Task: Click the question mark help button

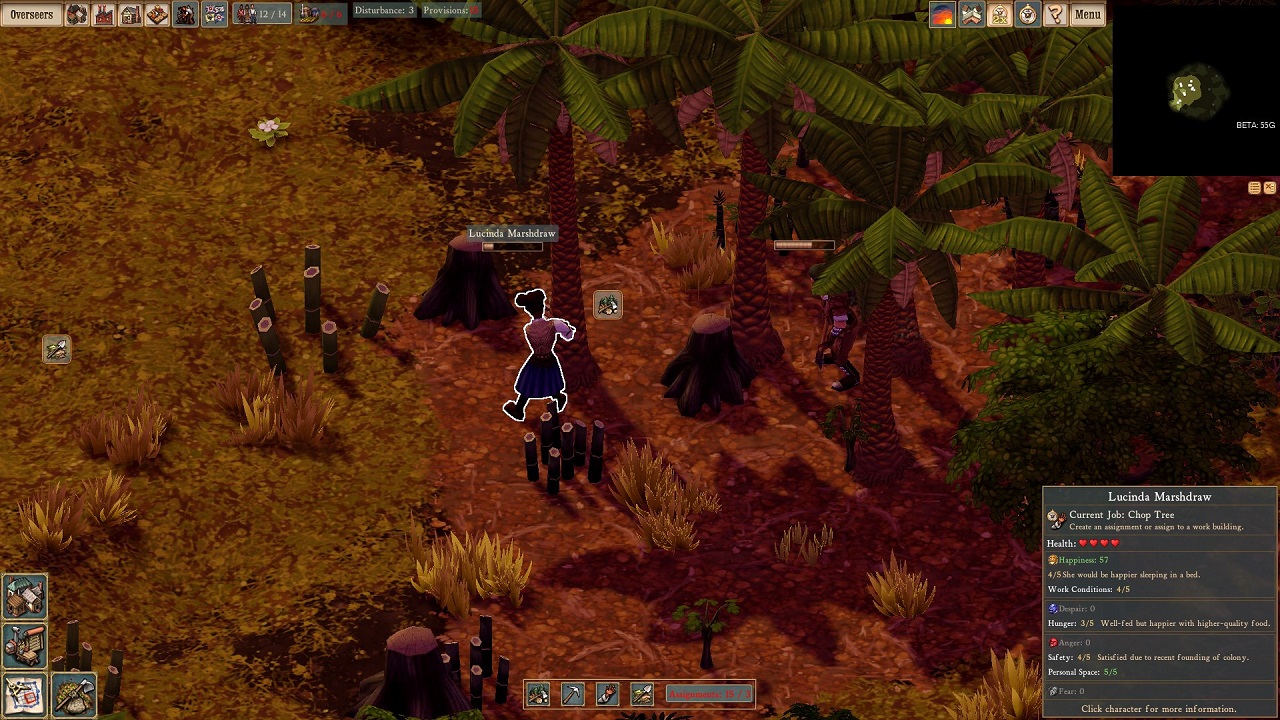Action: (x=1055, y=14)
